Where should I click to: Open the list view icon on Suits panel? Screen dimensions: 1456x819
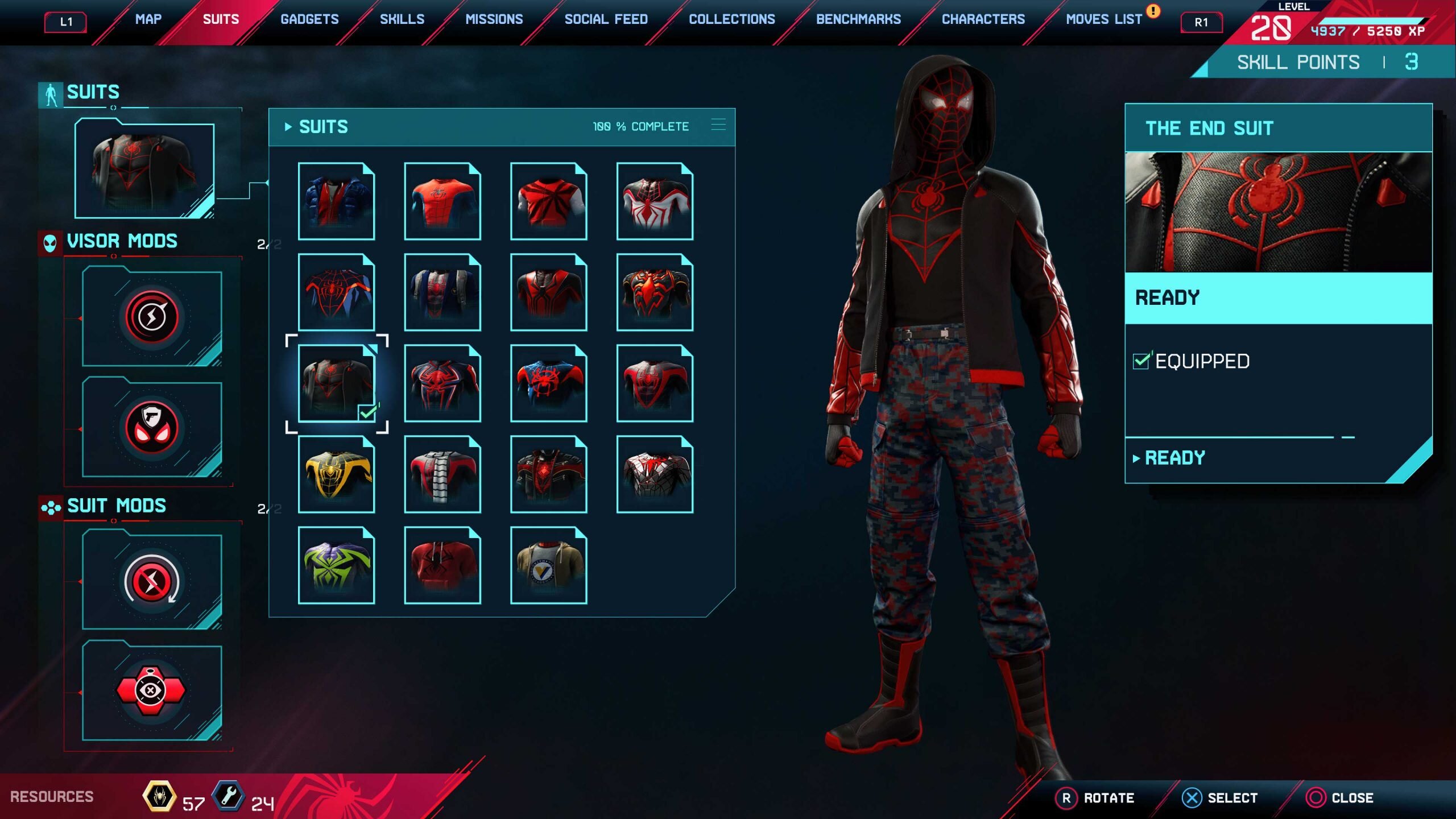[719, 126]
